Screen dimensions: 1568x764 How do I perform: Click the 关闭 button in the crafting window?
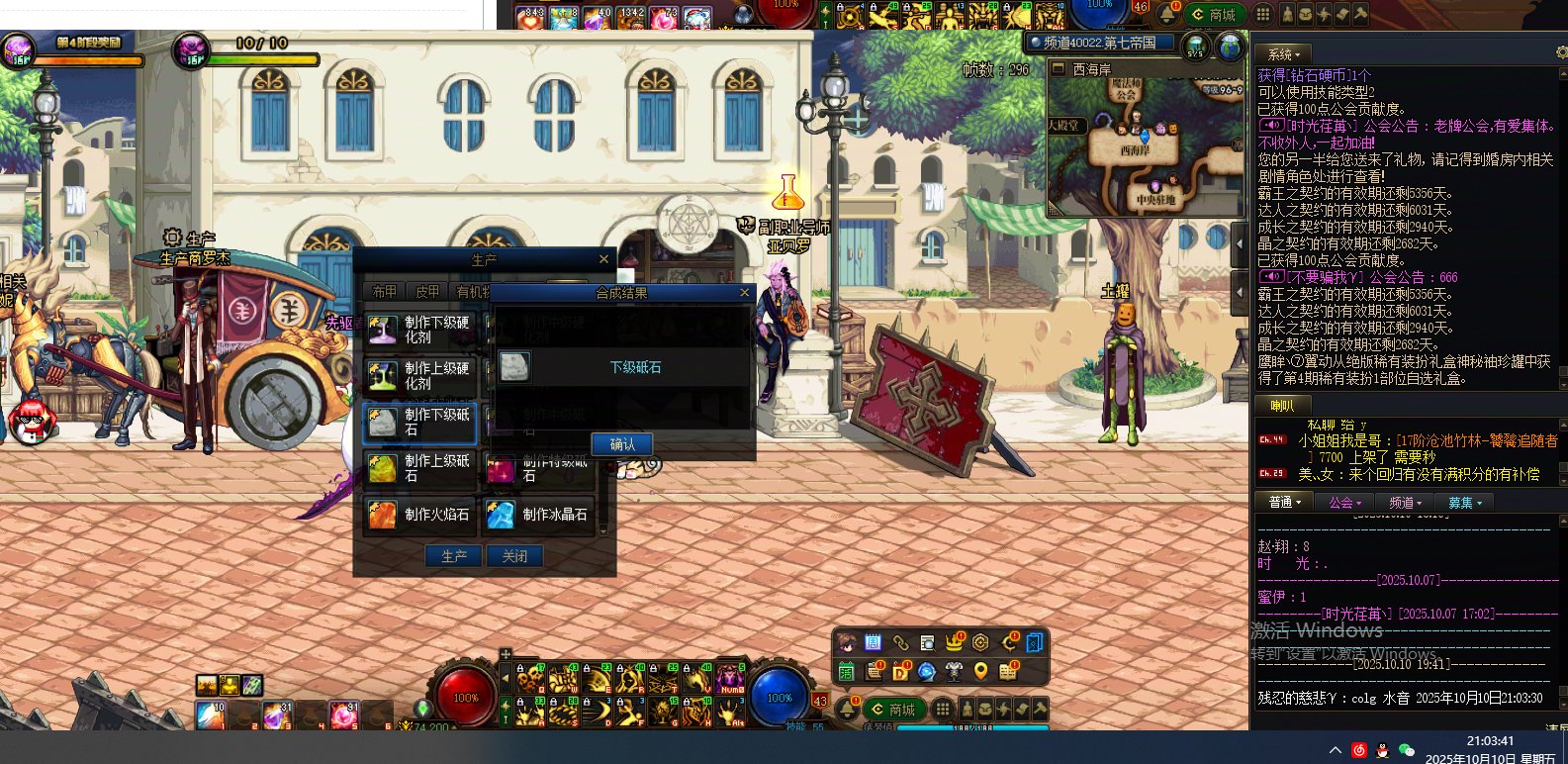tap(514, 556)
